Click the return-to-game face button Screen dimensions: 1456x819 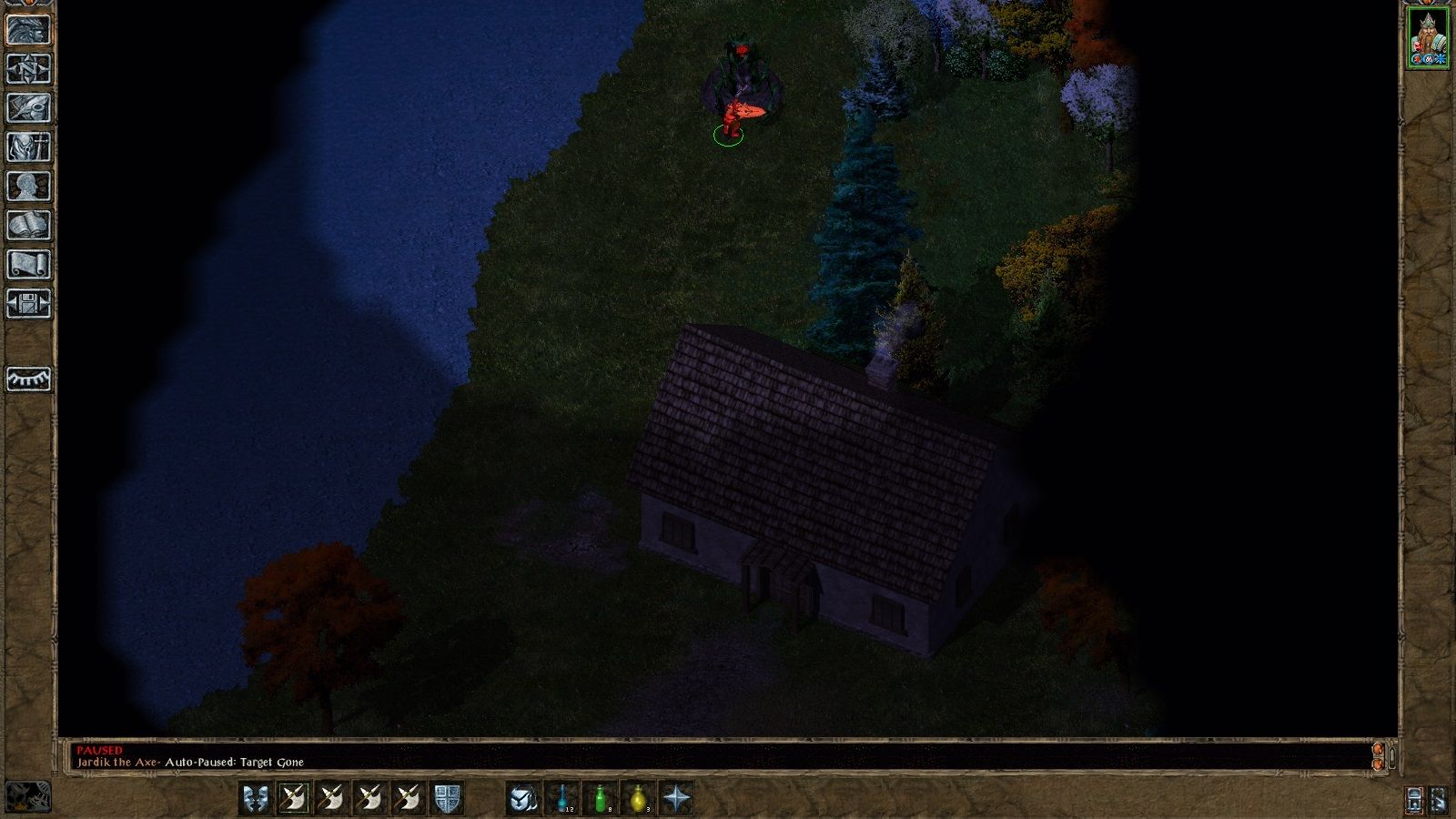(28, 30)
